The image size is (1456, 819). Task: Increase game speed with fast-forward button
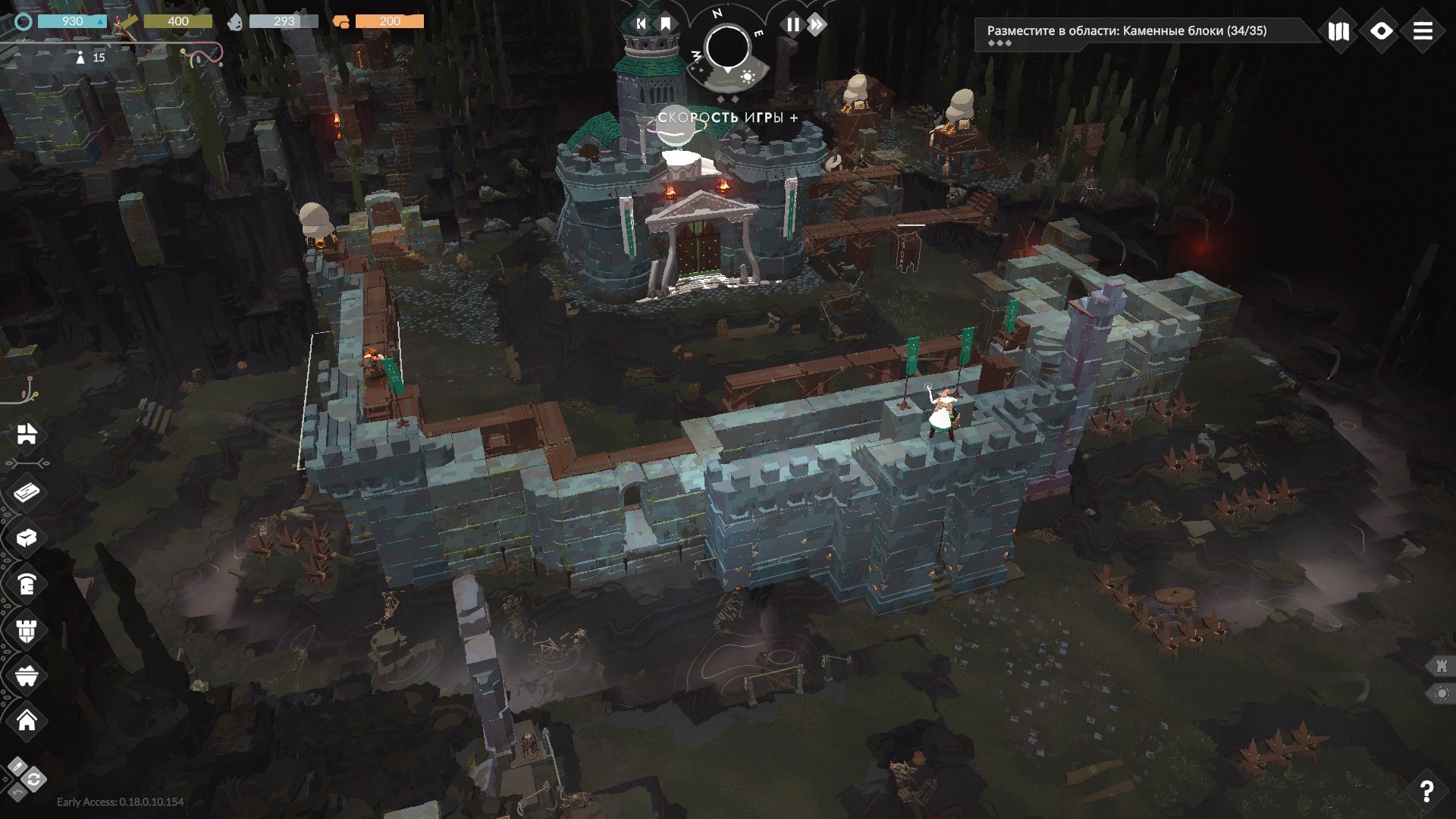[x=817, y=24]
